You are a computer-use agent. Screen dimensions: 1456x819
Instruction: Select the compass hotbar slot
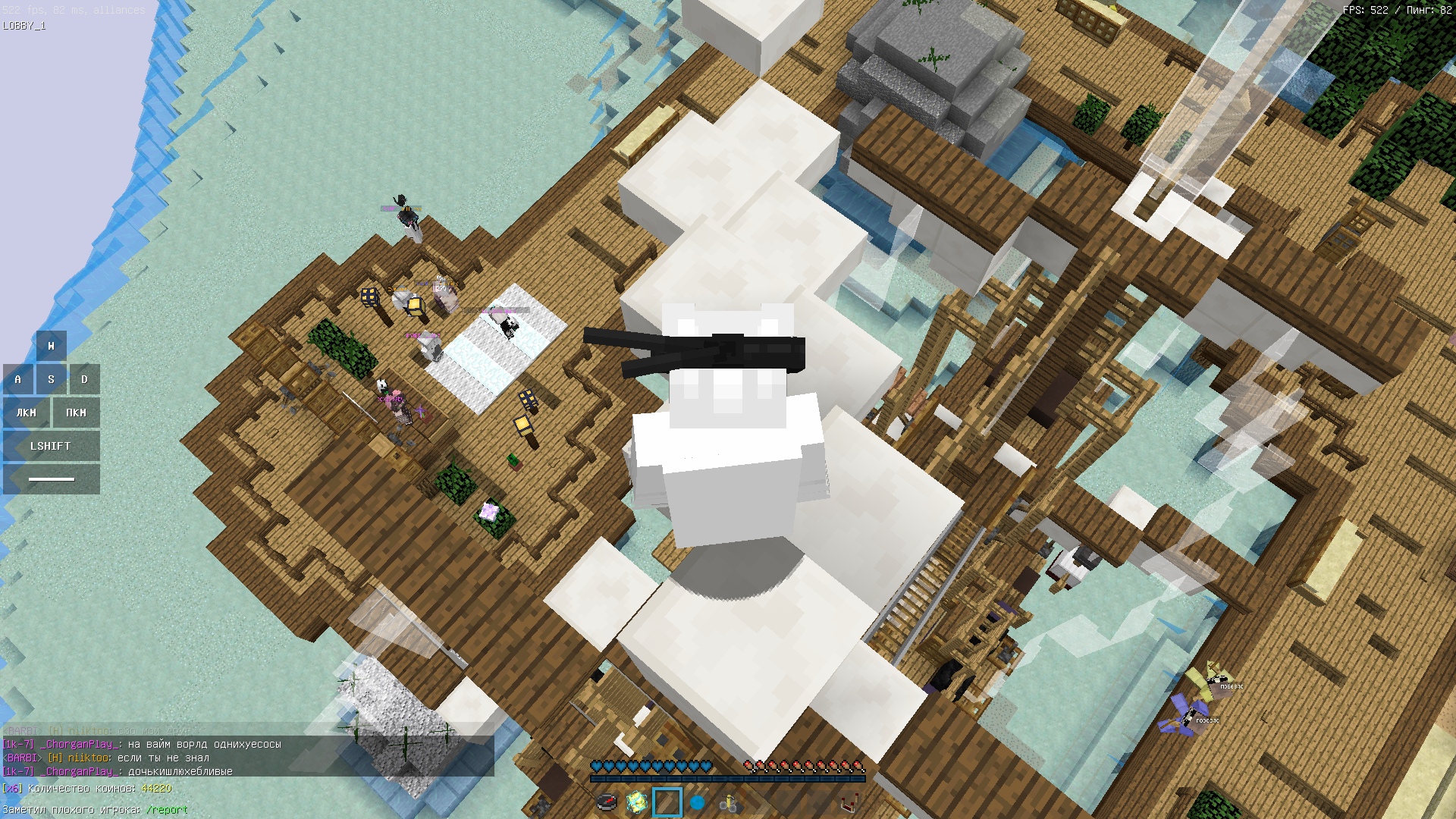tap(607, 802)
